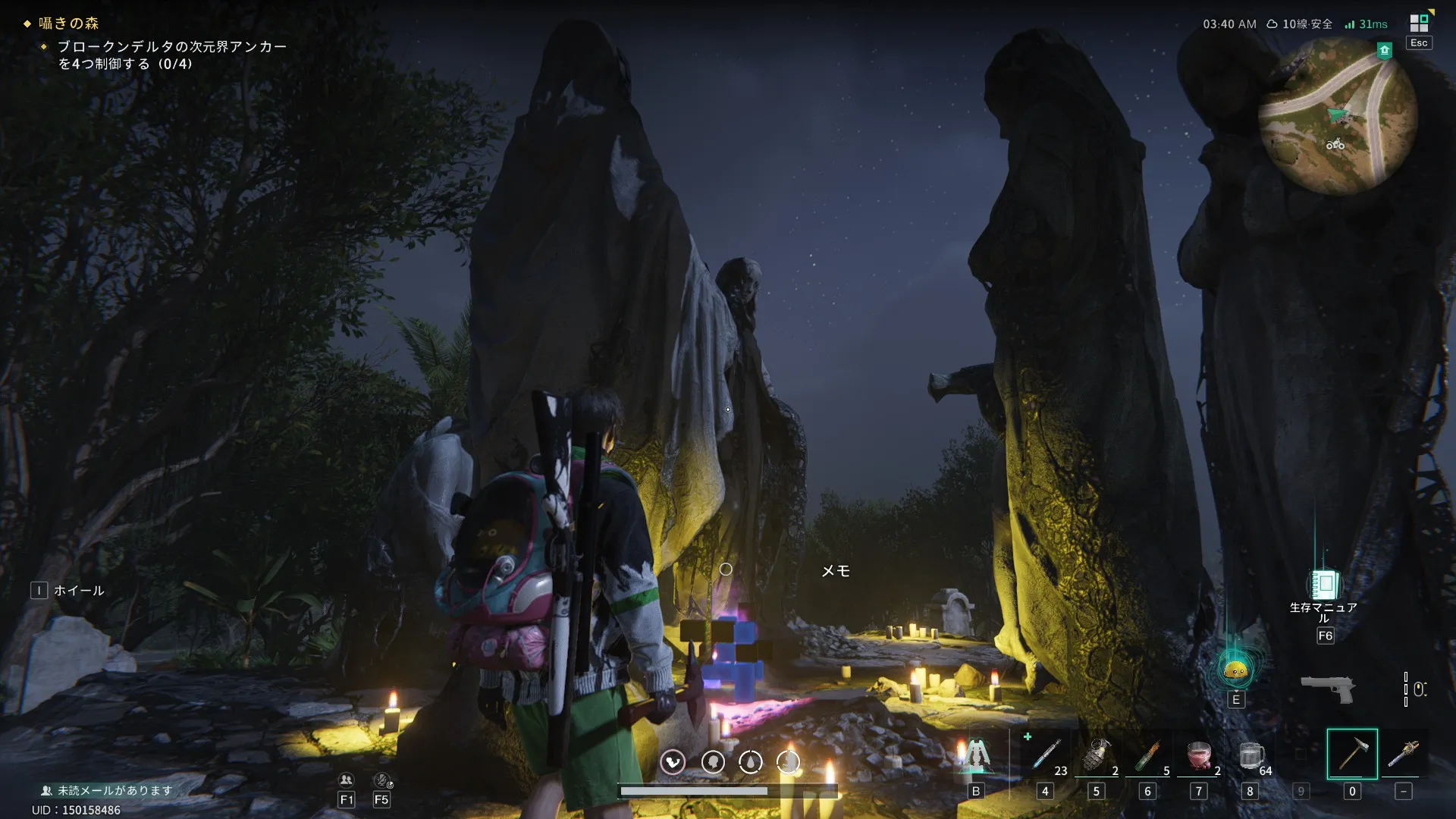Select the frag grenade slot

pos(1097,755)
